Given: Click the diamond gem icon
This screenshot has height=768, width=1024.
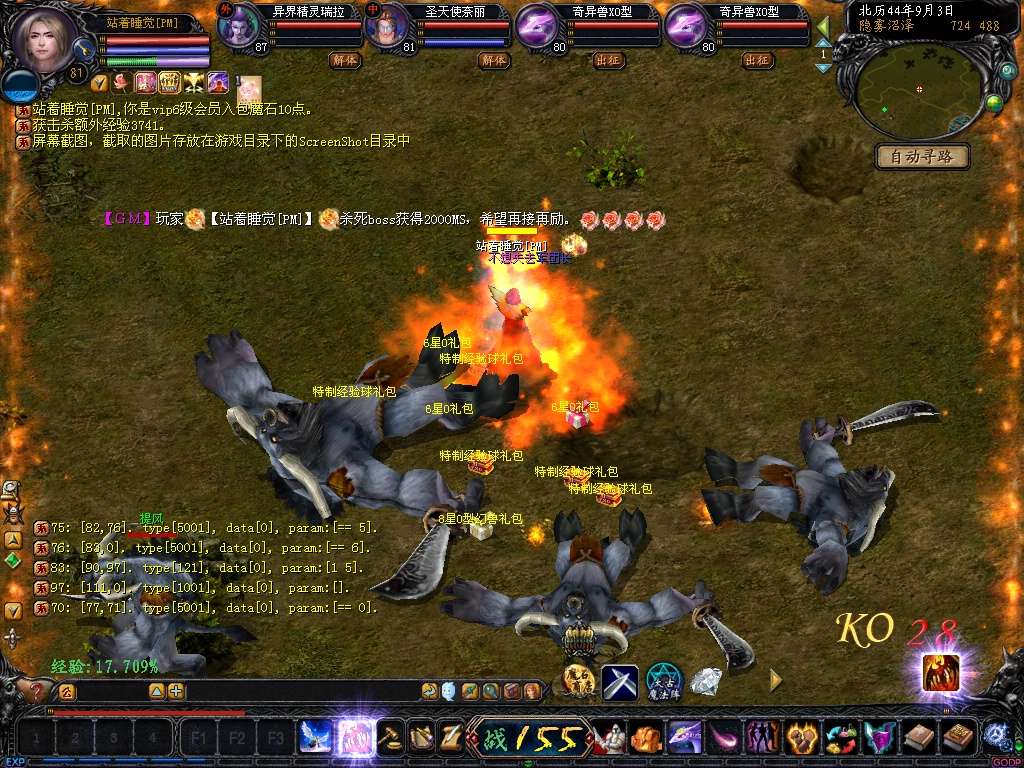Looking at the screenshot, I should [x=706, y=681].
